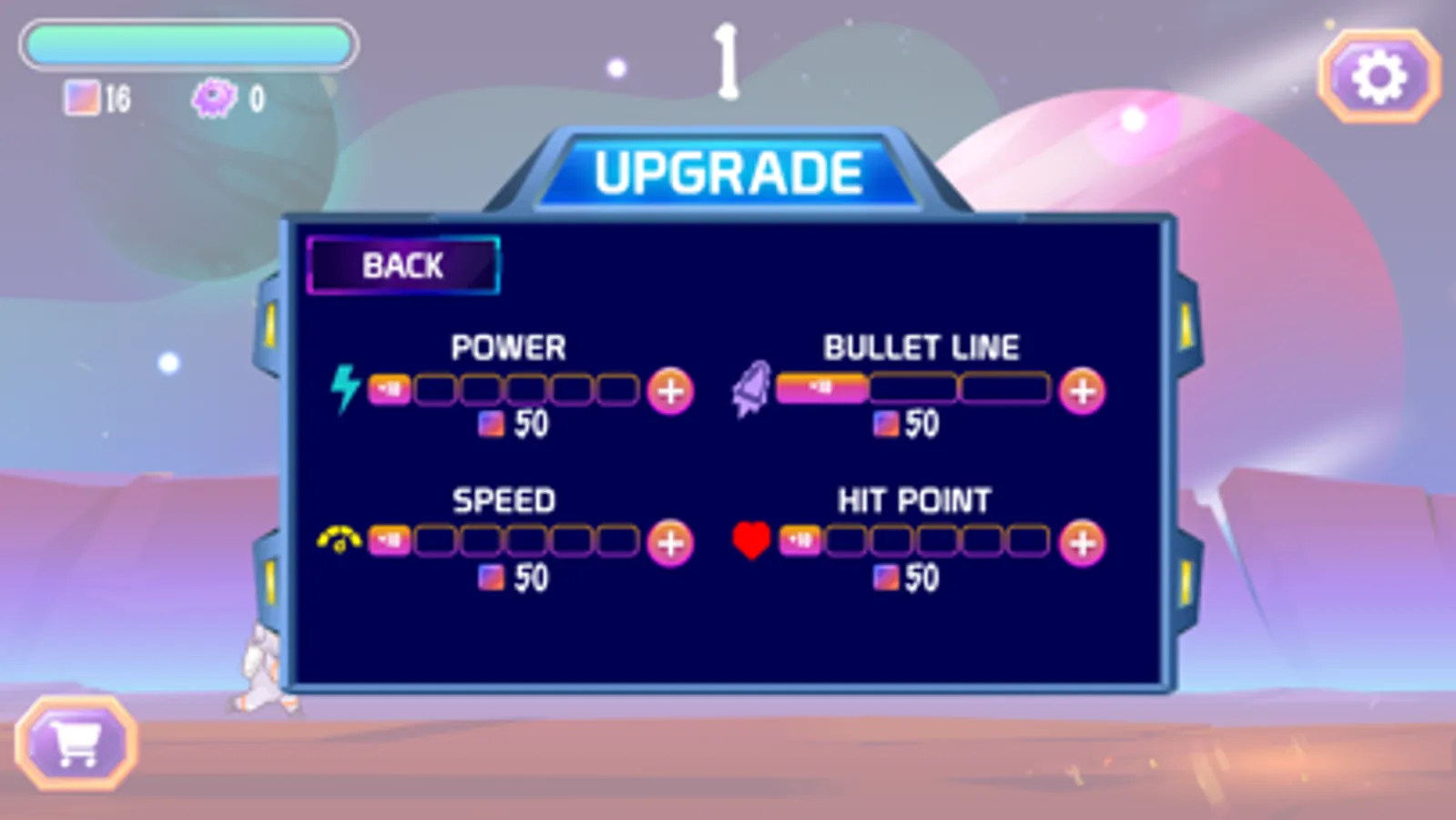1456x820 pixels.
Task: Return with the Back button
Action: point(403,265)
